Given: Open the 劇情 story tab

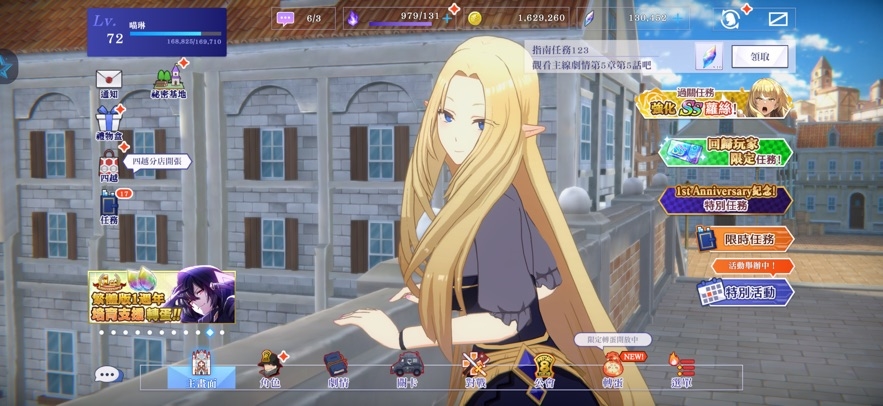Looking at the screenshot, I should coord(339,368).
